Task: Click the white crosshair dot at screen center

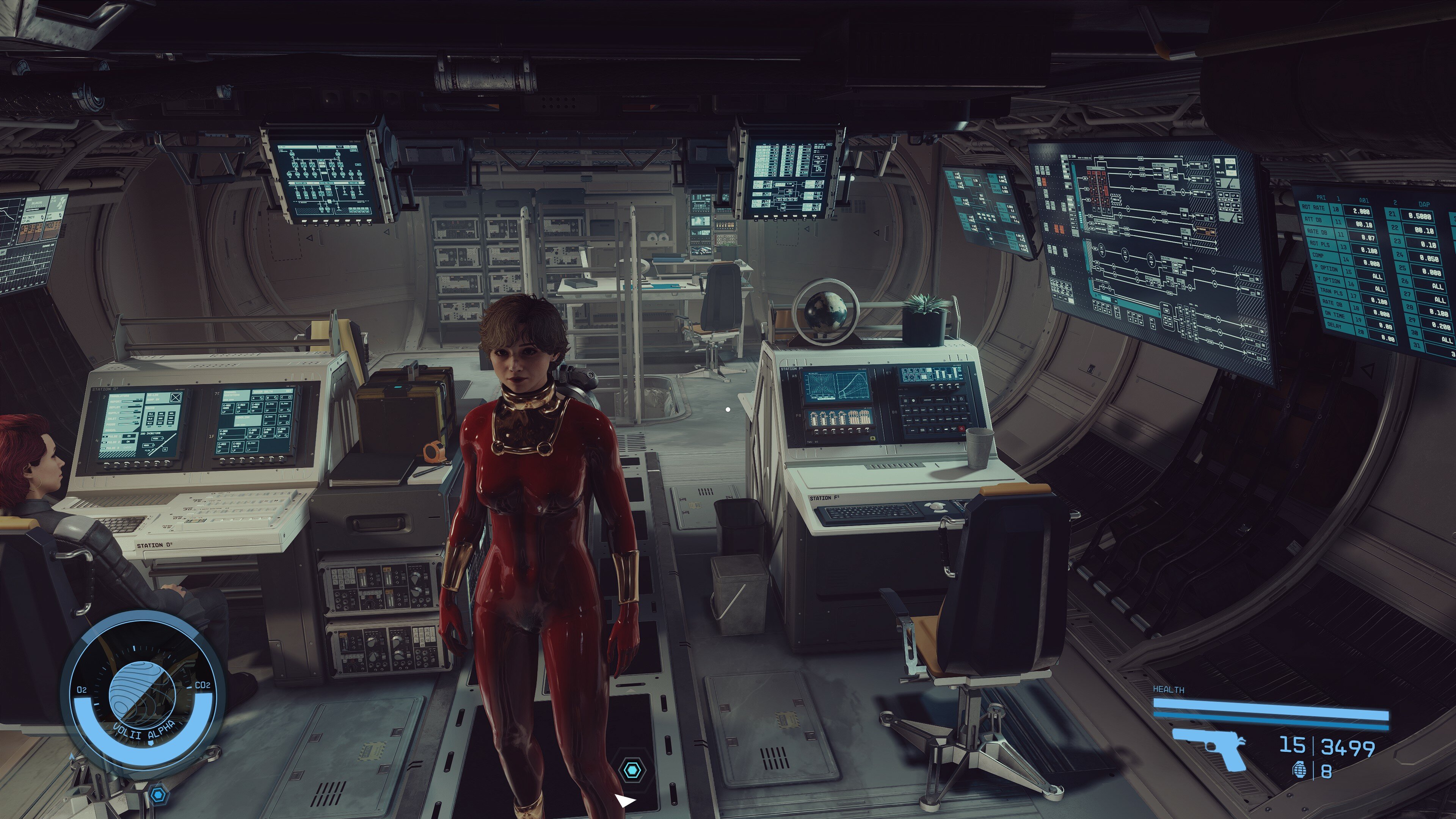Action: pyautogui.click(x=728, y=409)
